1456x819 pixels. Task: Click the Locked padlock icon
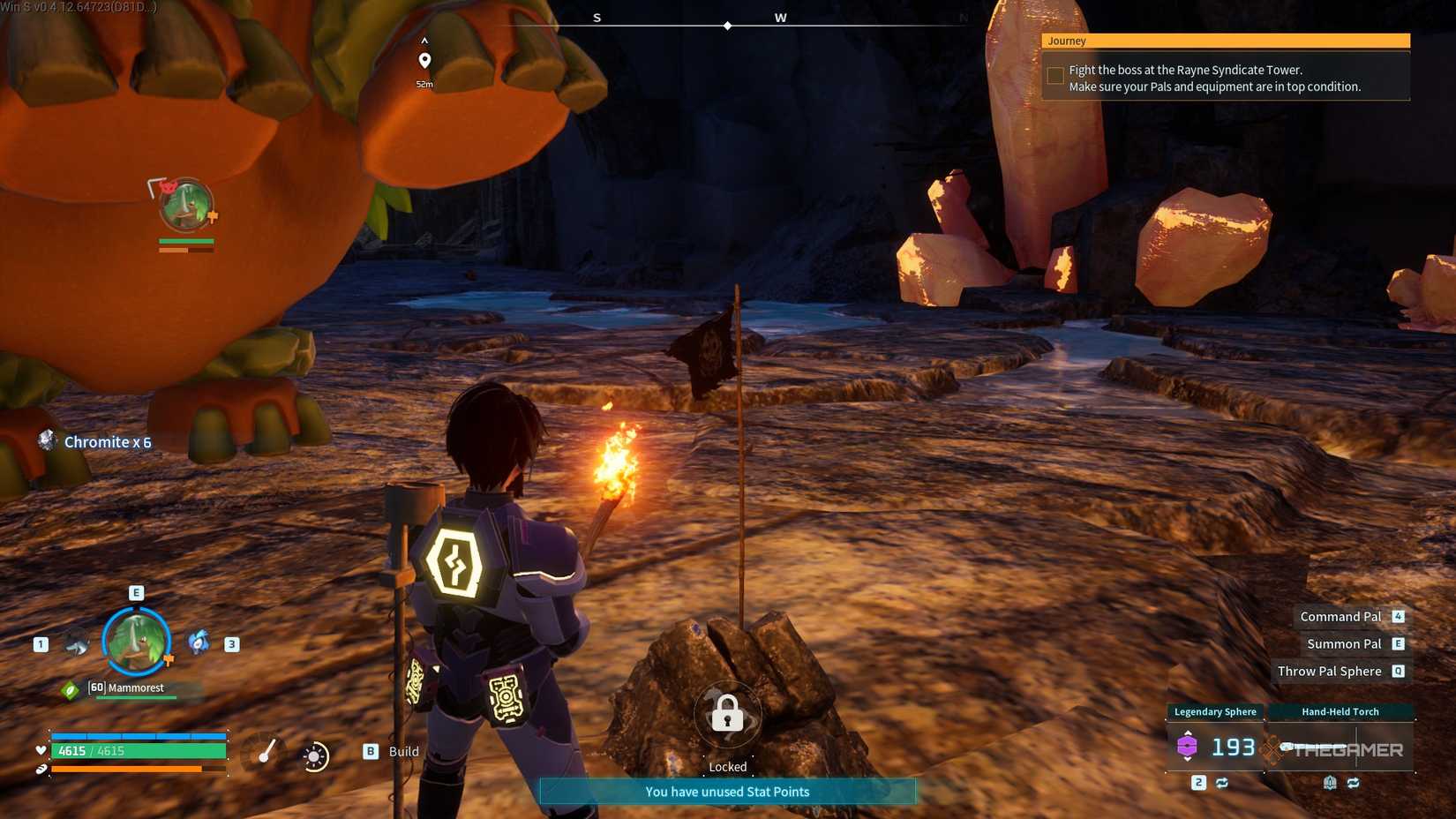click(x=727, y=713)
